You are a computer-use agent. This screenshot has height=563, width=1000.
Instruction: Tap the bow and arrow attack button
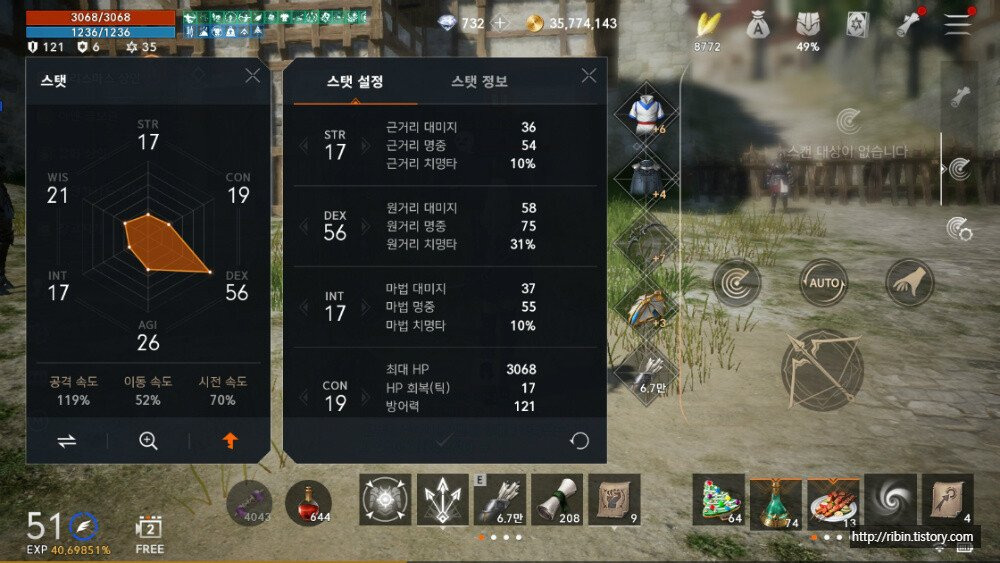822,370
